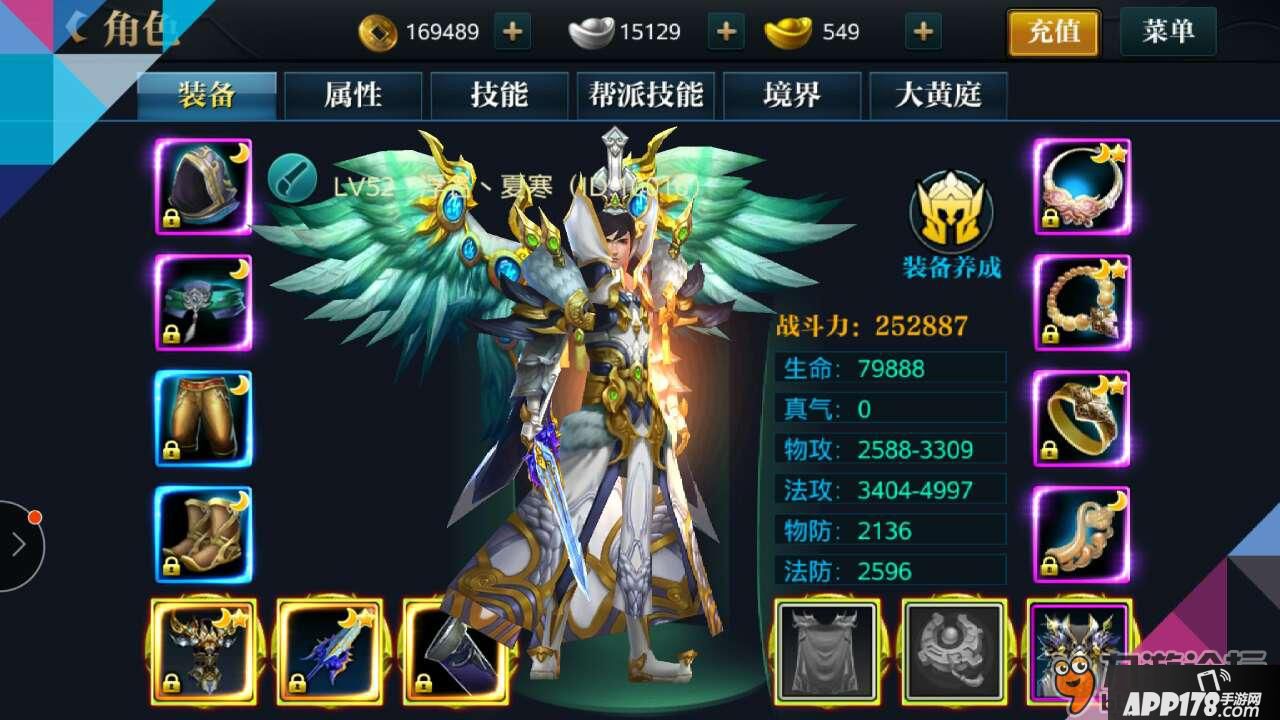This screenshot has width=1280, height=720.
Task: Add more copper coins with plus button
Action: tap(512, 32)
